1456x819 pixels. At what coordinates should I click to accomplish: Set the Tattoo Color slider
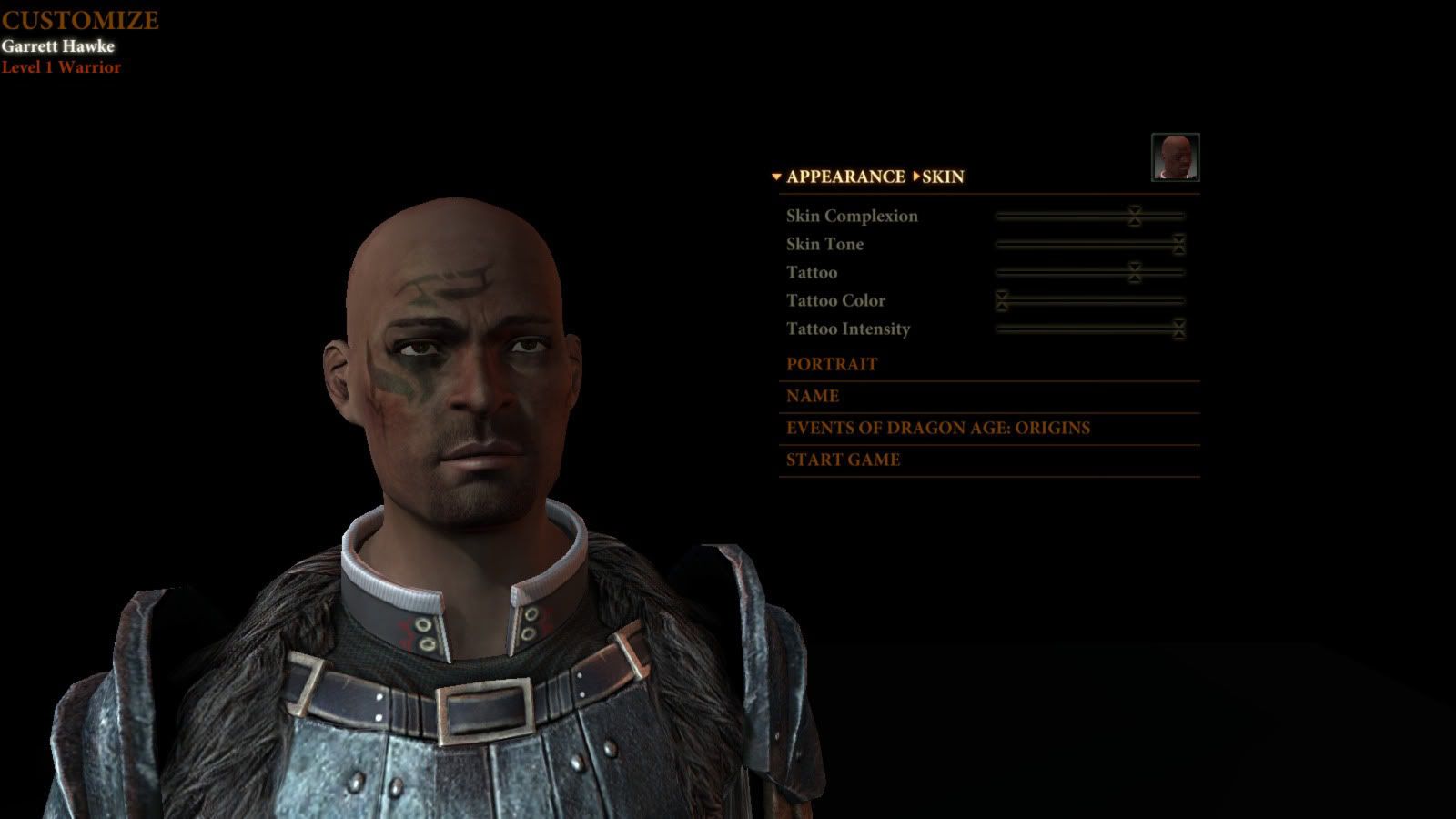[1002, 300]
